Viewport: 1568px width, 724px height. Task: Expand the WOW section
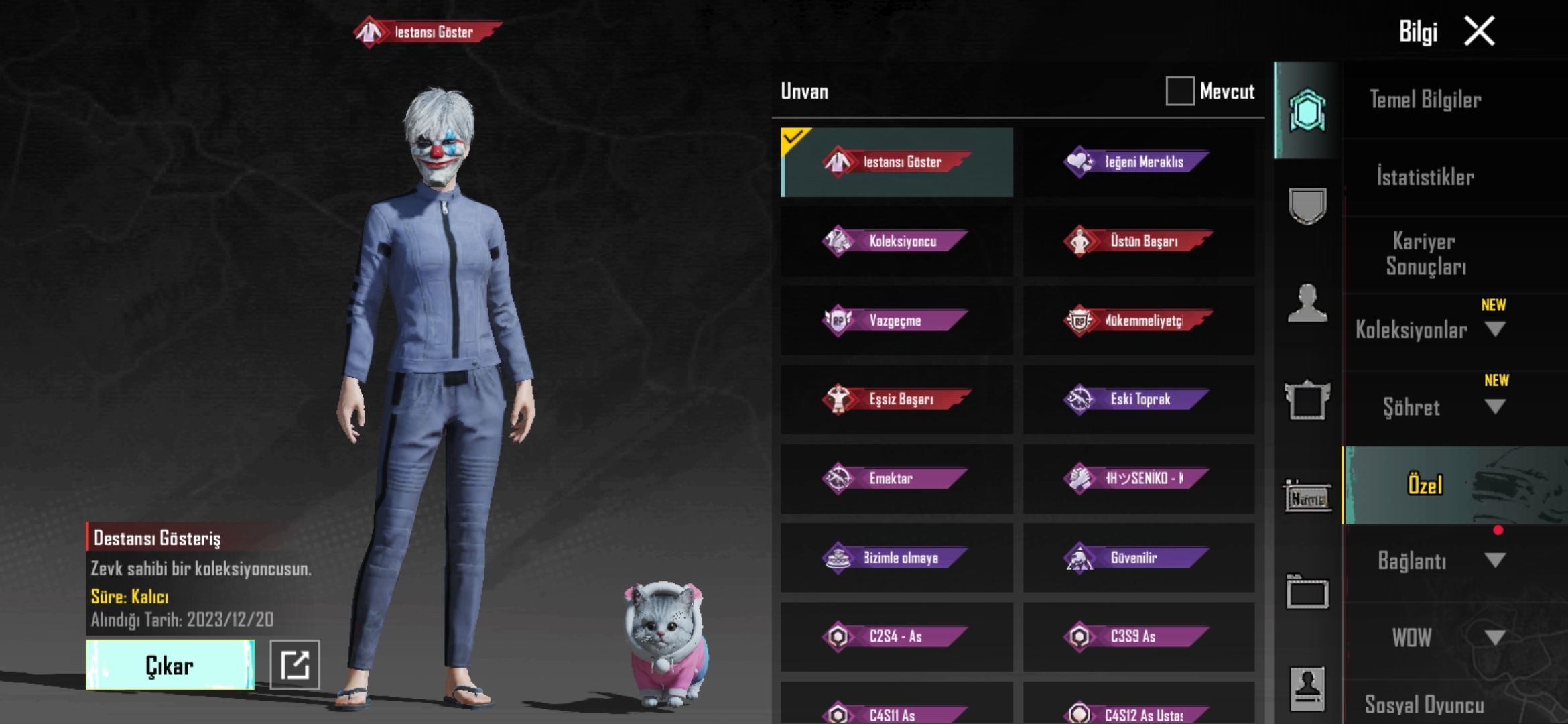pos(1494,637)
